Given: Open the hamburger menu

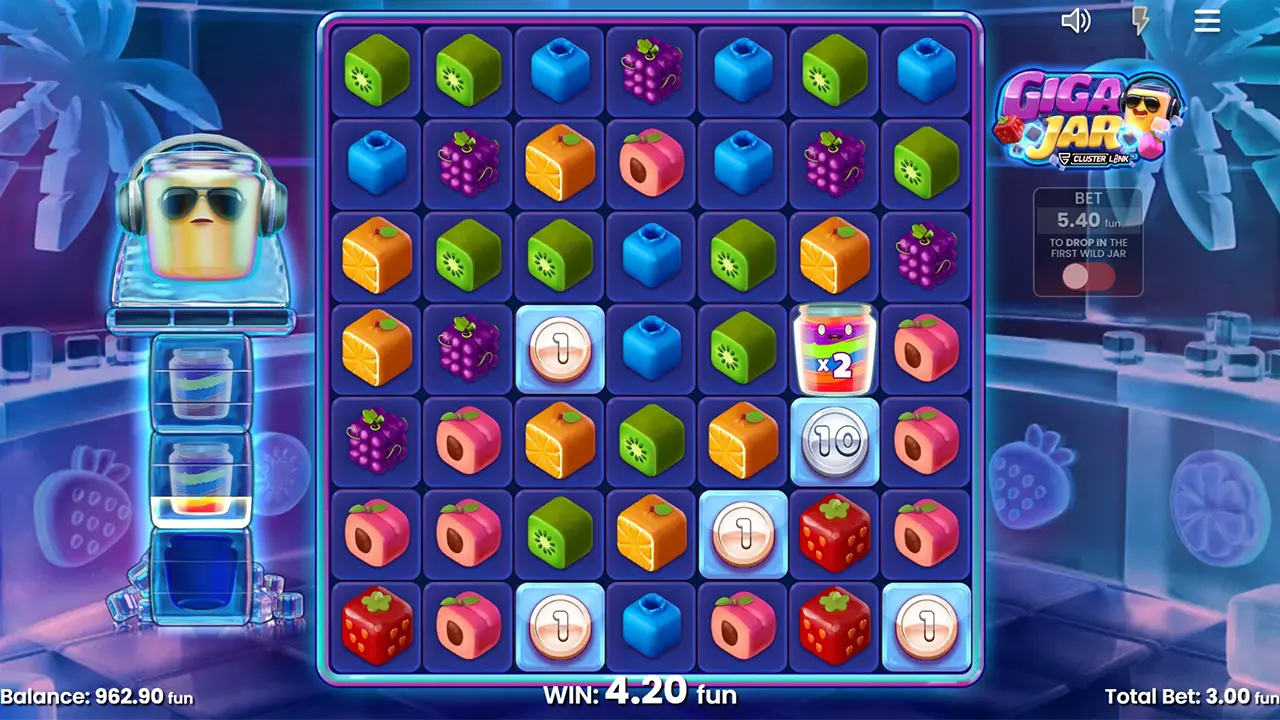Looking at the screenshot, I should coord(1207,21).
